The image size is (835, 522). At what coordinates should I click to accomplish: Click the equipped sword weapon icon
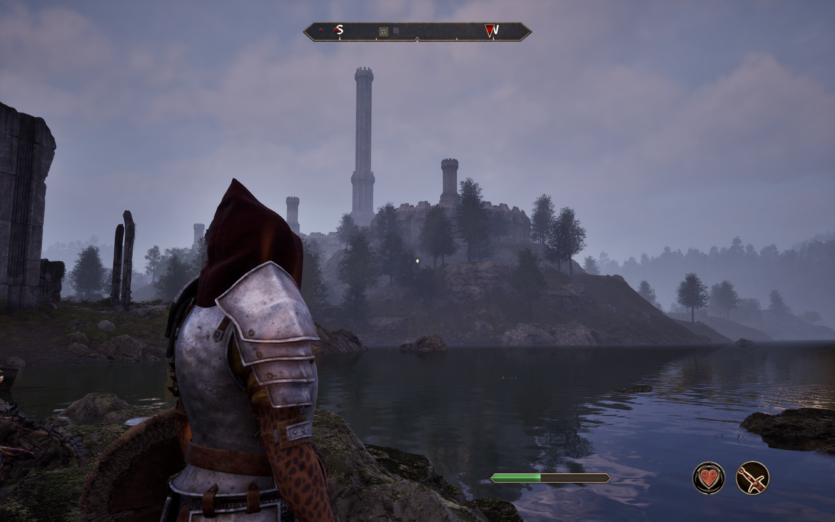coord(752,477)
